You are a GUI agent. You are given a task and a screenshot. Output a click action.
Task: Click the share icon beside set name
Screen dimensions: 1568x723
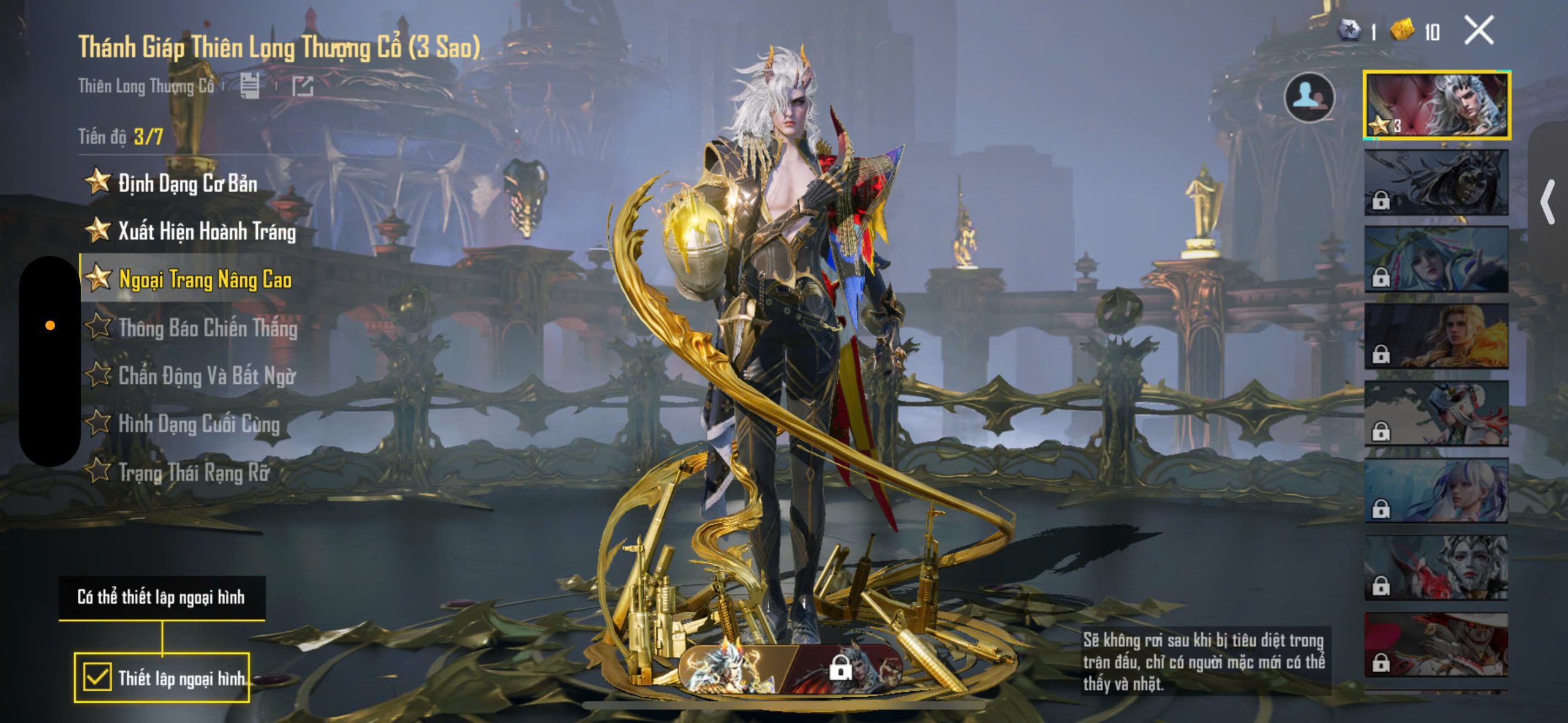pyautogui.click(x=303, y=86)
